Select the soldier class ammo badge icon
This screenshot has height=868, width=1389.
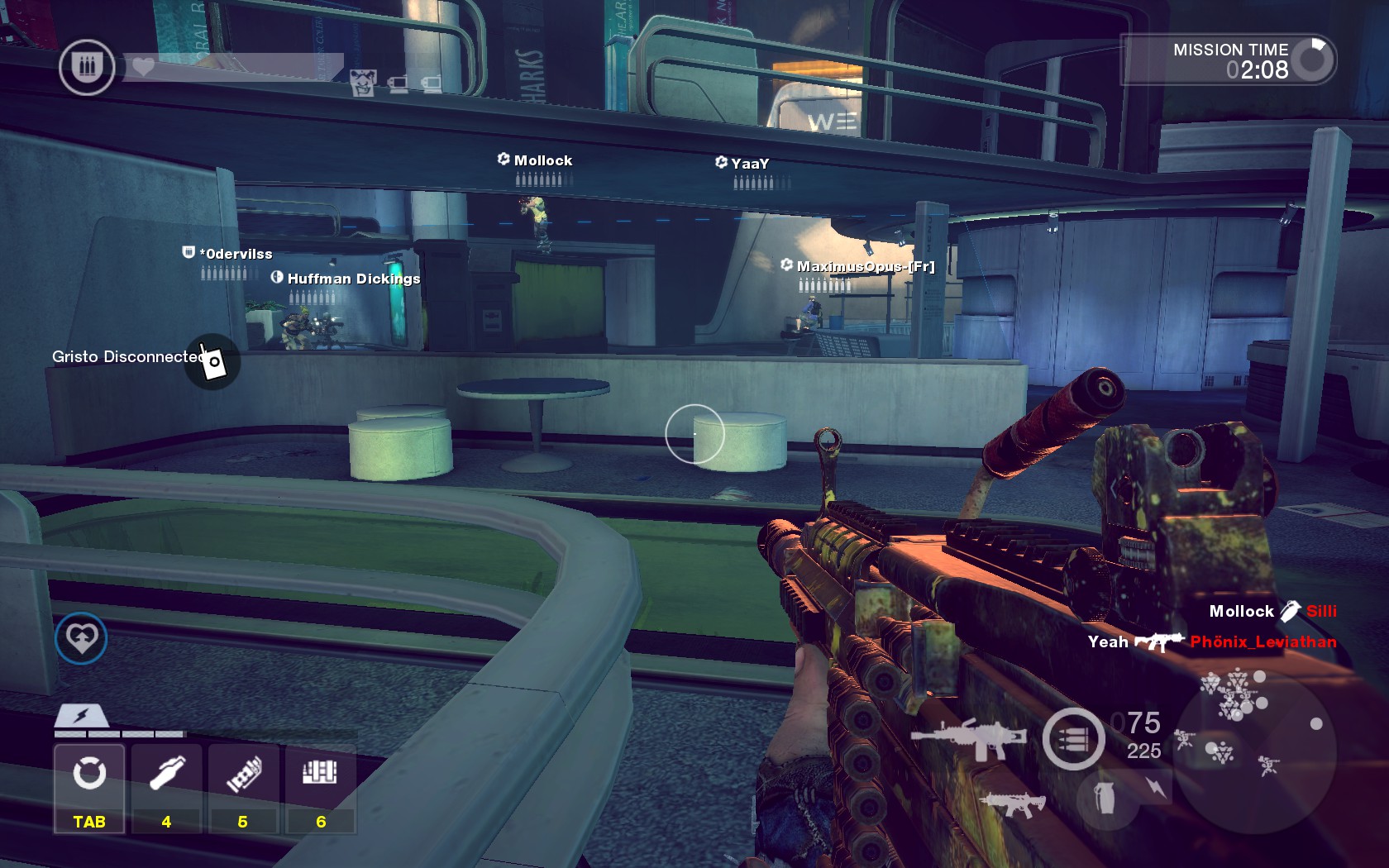click(87, 67)
